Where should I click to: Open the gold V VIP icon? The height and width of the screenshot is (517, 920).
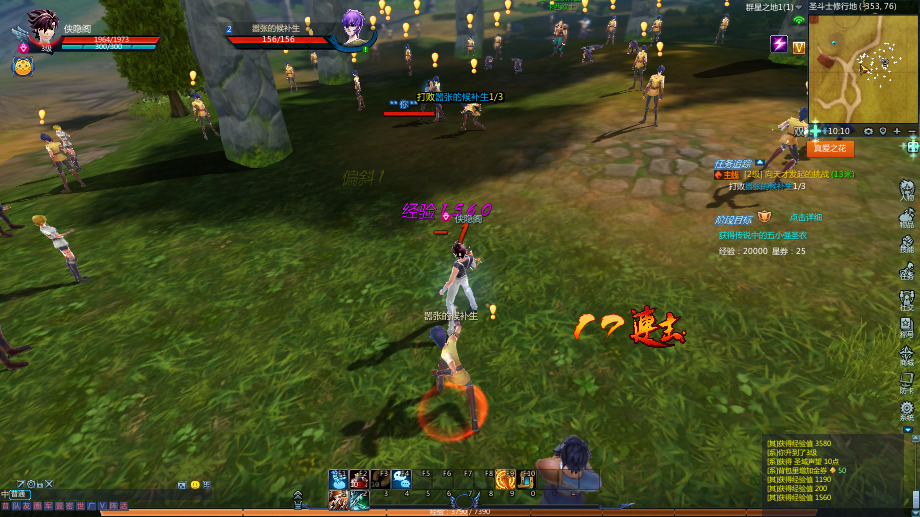(799, 47)
